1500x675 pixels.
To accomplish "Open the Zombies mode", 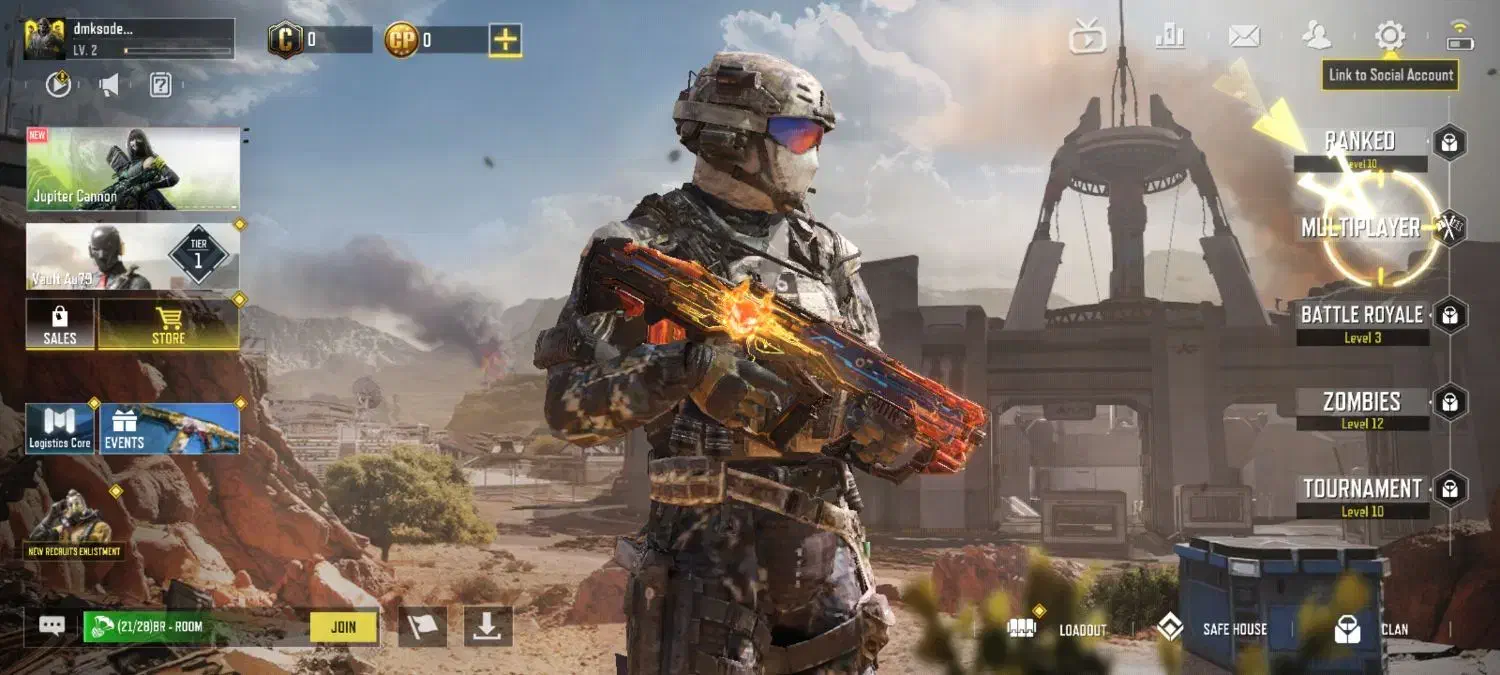I will 1361,403.
